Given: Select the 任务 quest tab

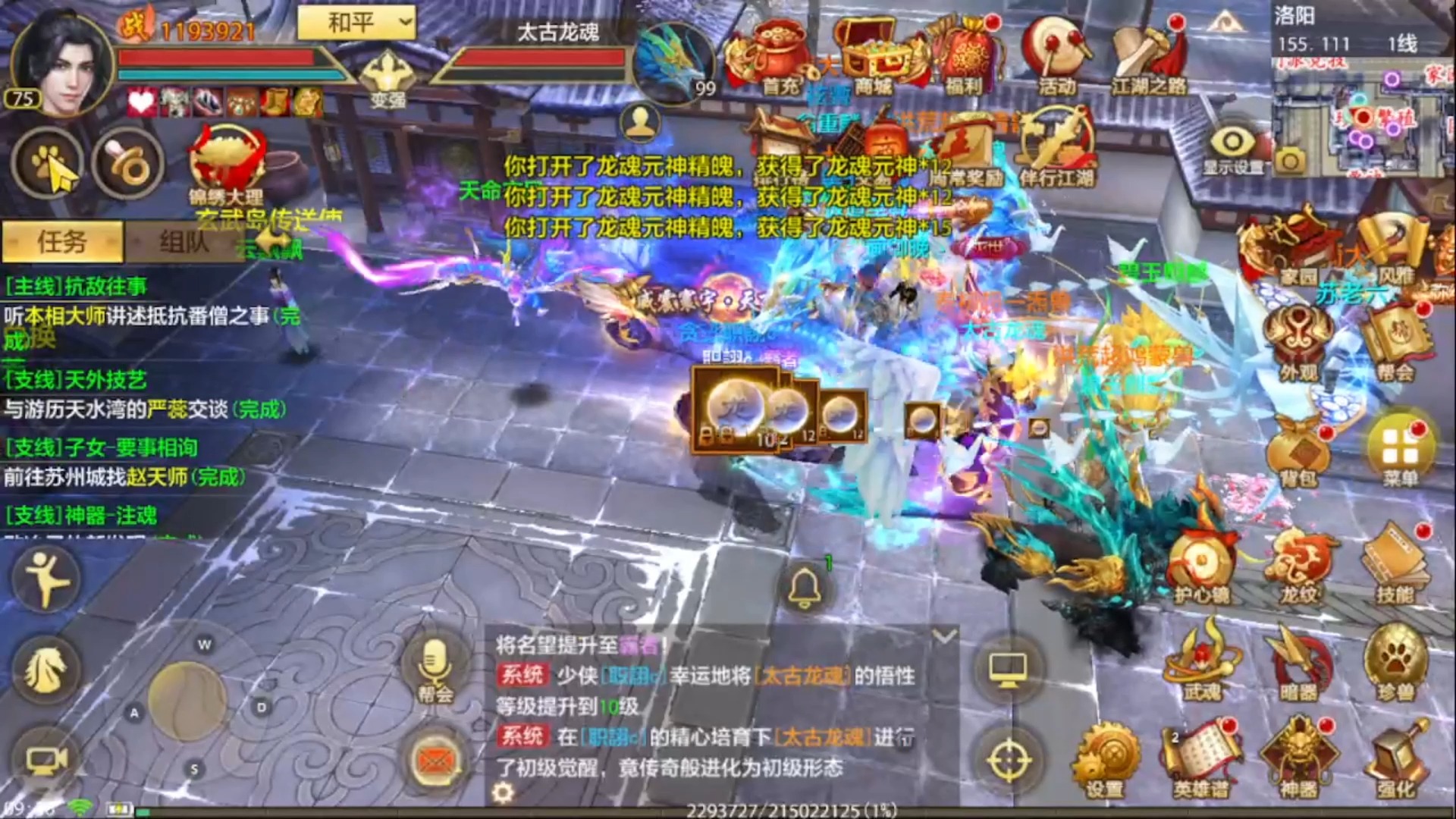Looking at the screenshot, I should [62, 241].
